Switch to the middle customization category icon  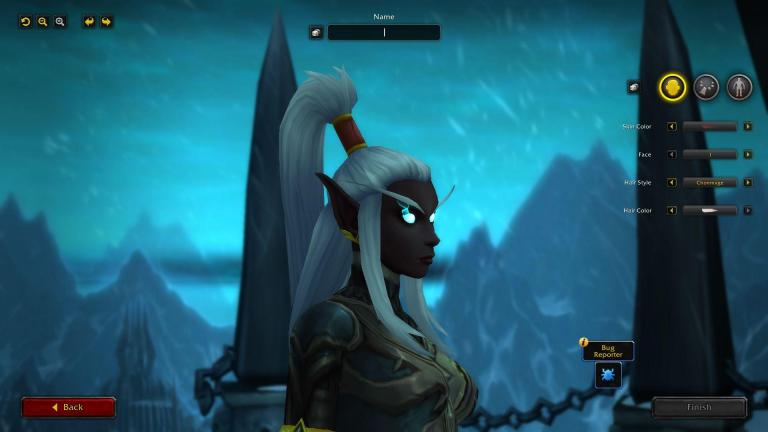click(x=706, y=87)
